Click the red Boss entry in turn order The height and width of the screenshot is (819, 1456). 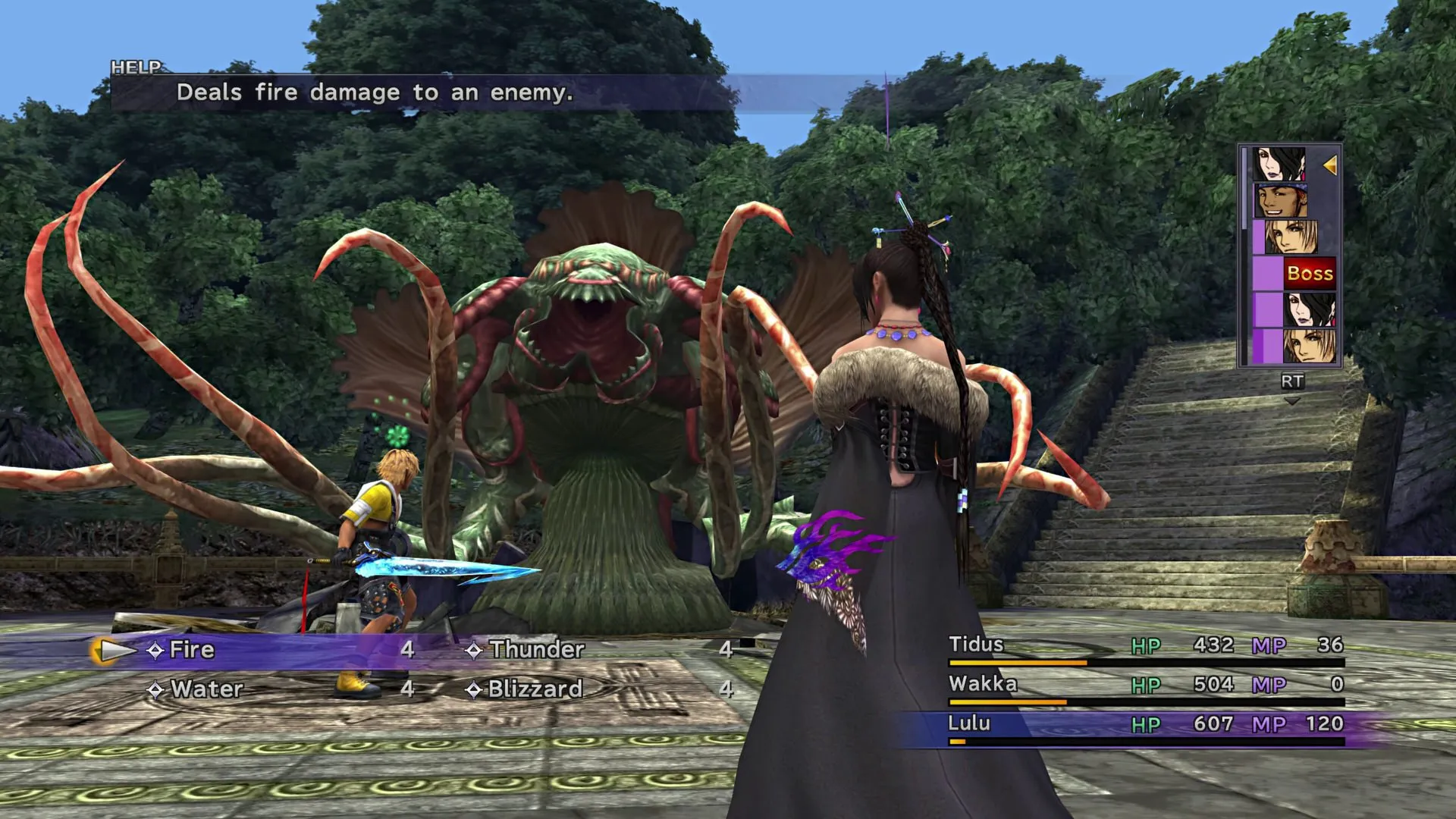coord(1309,273)
